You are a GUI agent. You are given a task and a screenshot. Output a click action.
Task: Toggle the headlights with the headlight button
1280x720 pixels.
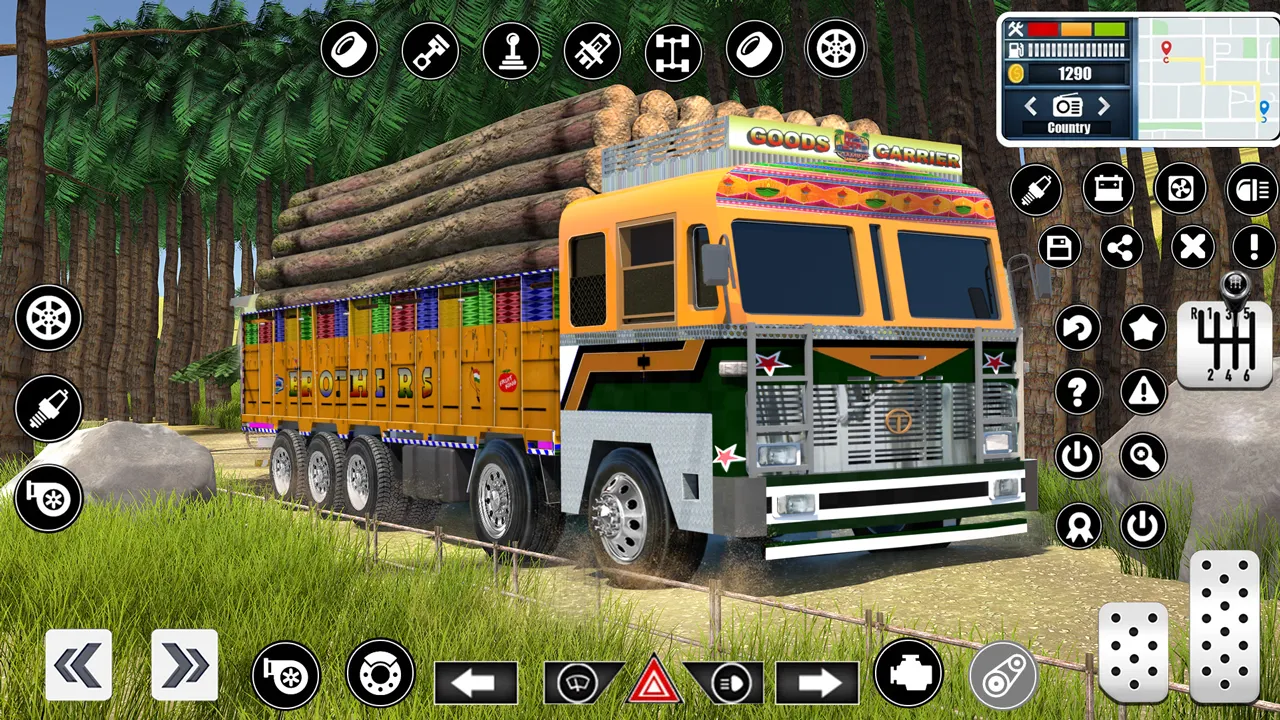point(730,682)
